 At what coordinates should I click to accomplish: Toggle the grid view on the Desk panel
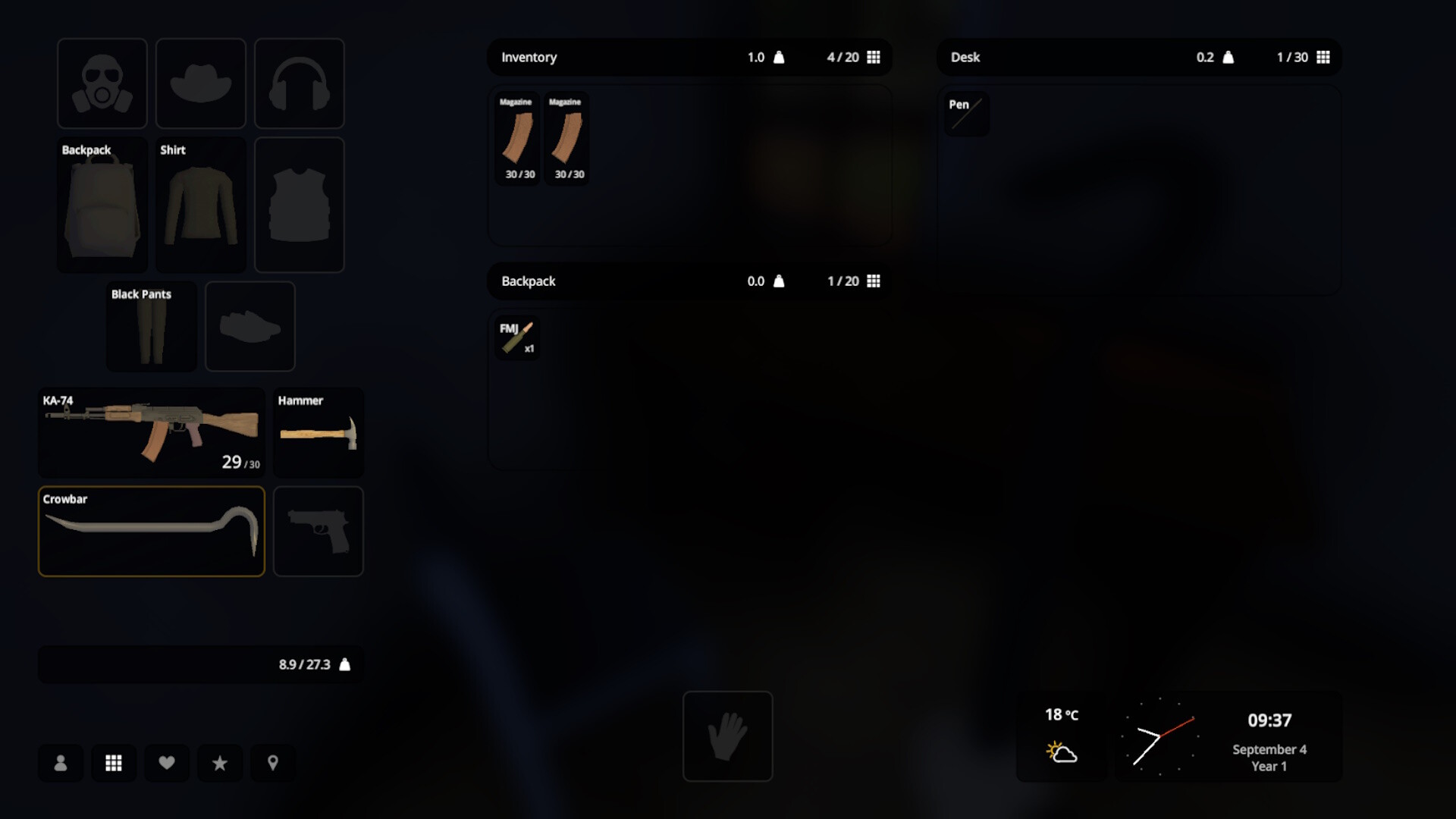1325,57
